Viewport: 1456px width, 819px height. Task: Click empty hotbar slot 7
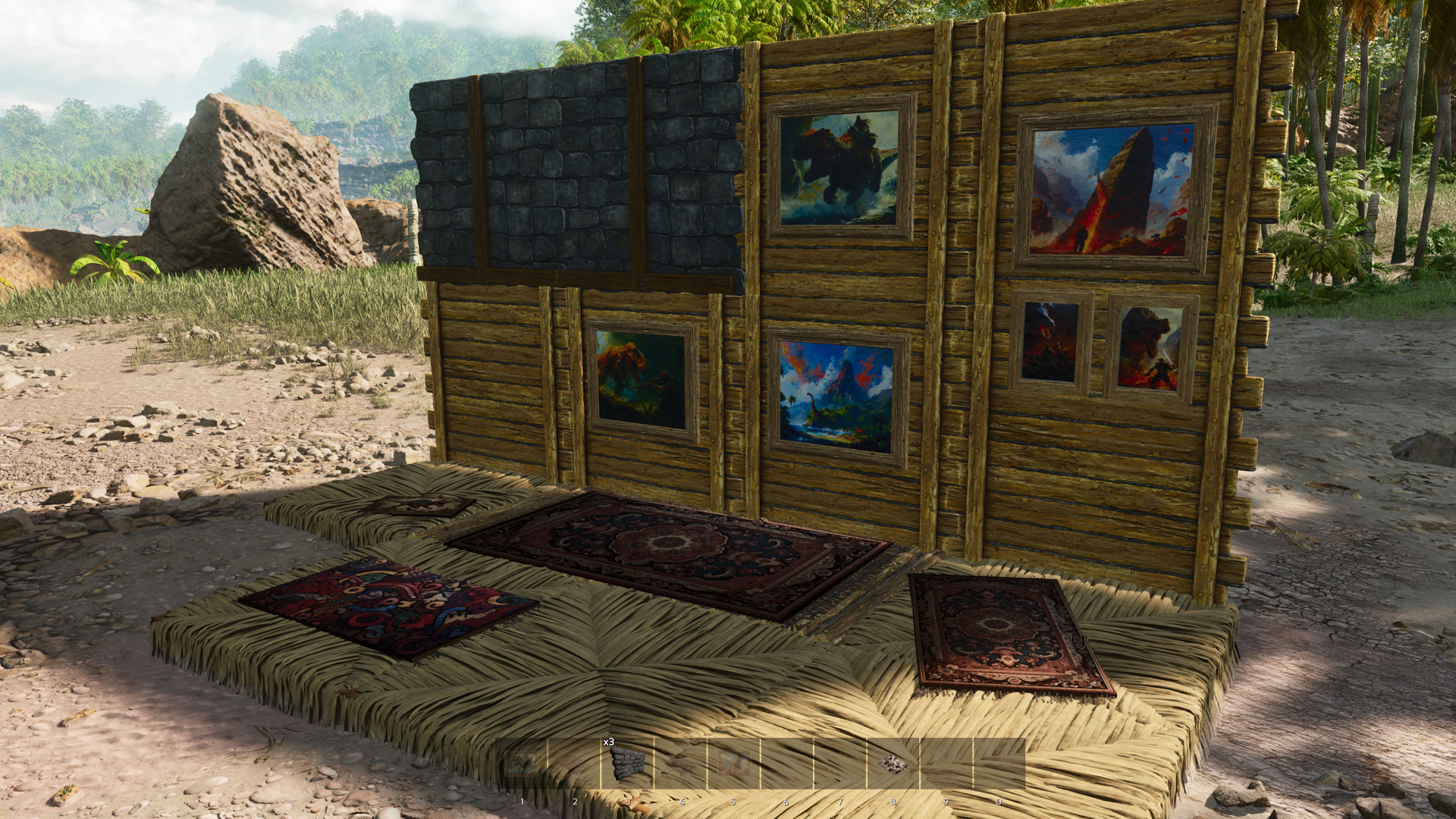coord(840,764)
